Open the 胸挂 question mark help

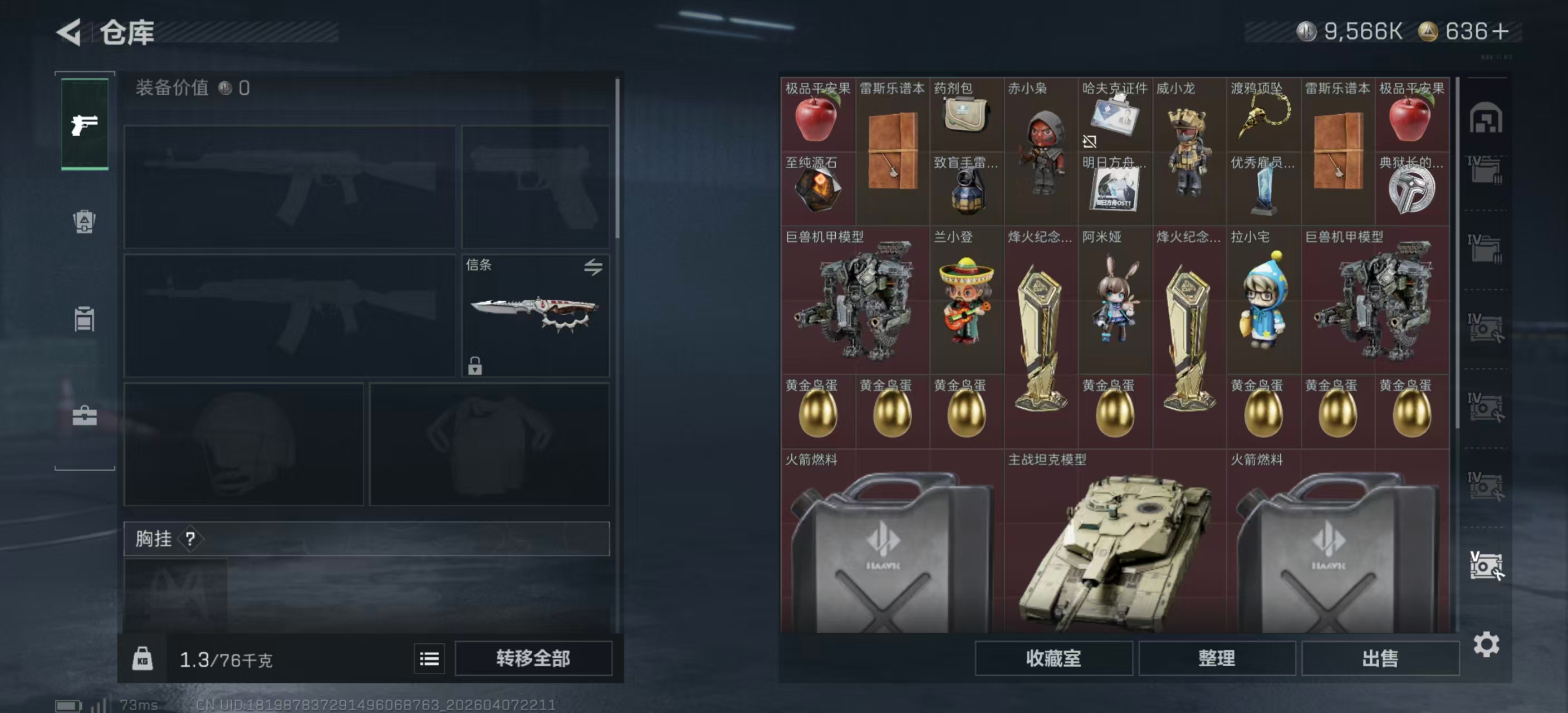coord(192,538)
